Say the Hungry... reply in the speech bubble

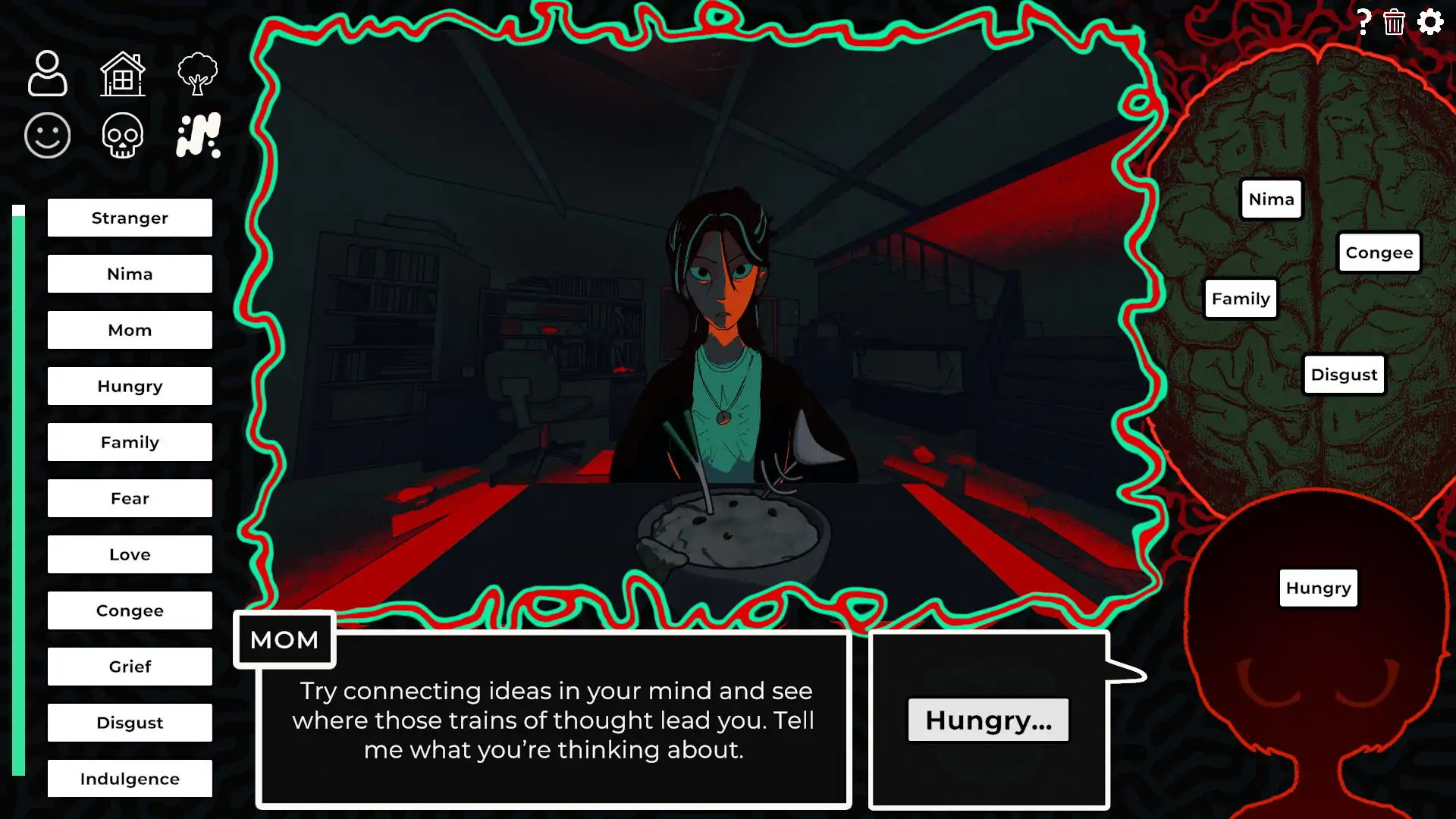(988, 720)
